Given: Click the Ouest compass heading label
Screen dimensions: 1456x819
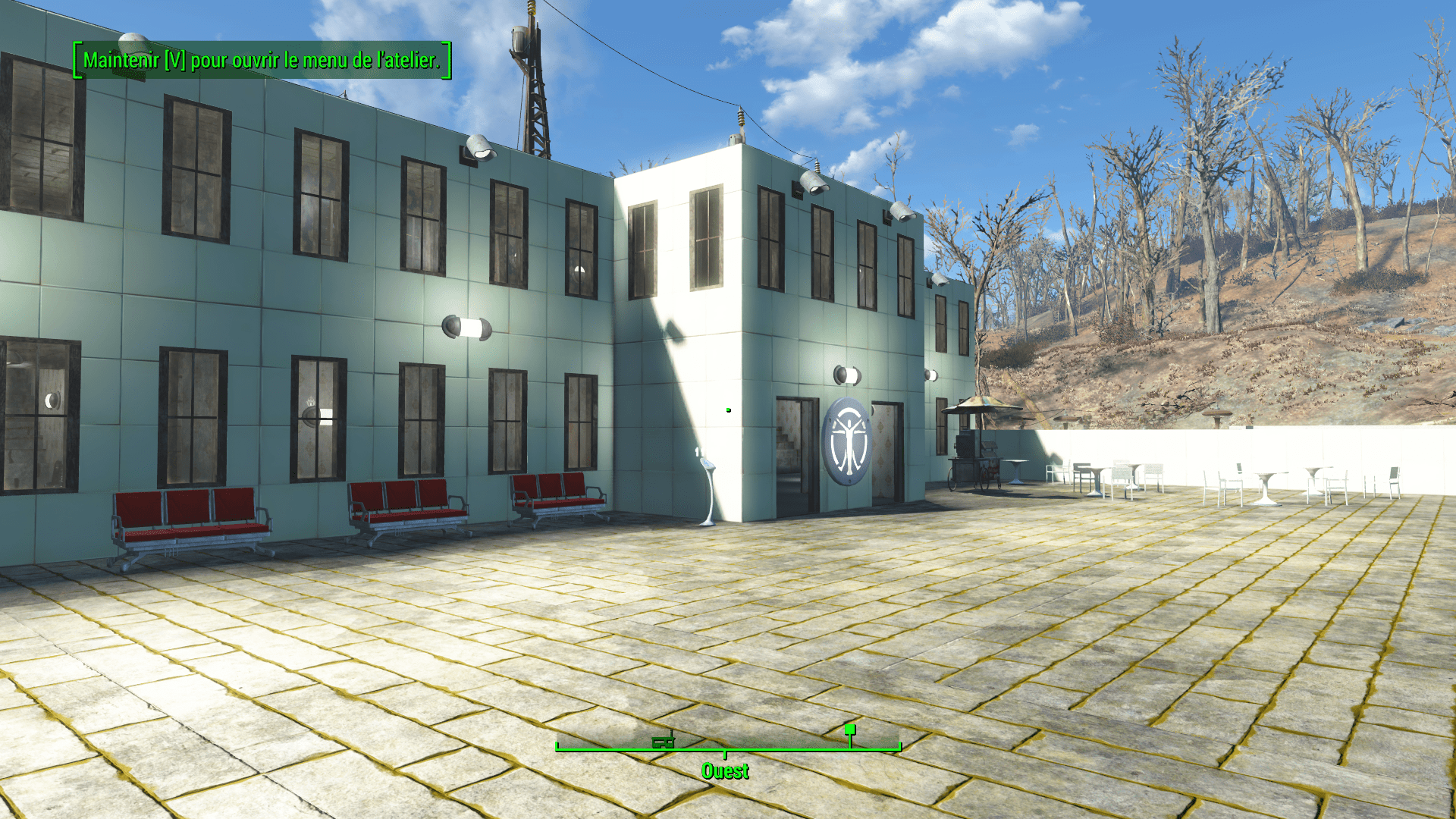Looking at the screenshot, I should [725, 771].
